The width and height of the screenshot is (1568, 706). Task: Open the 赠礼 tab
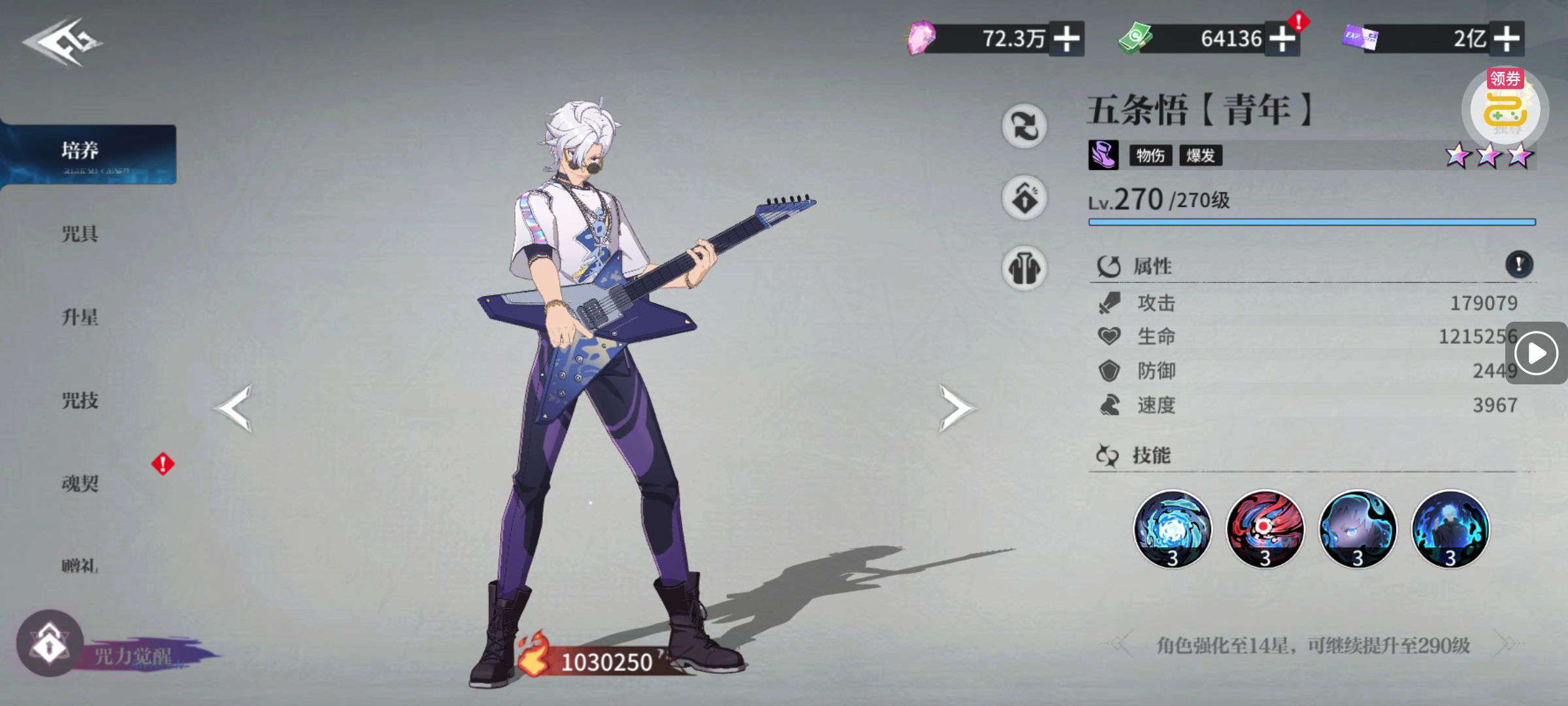tap(80, 566)
